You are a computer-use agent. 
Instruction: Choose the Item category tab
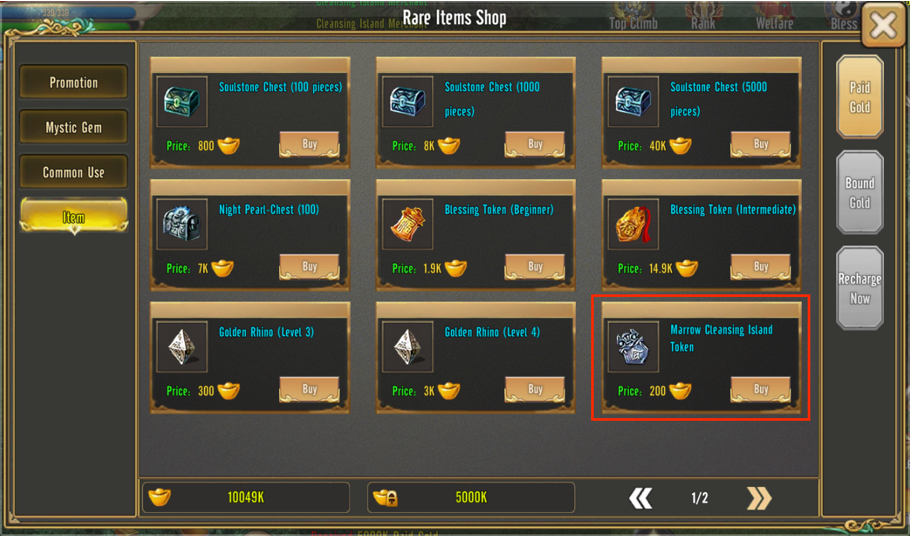tap(74, 217)
